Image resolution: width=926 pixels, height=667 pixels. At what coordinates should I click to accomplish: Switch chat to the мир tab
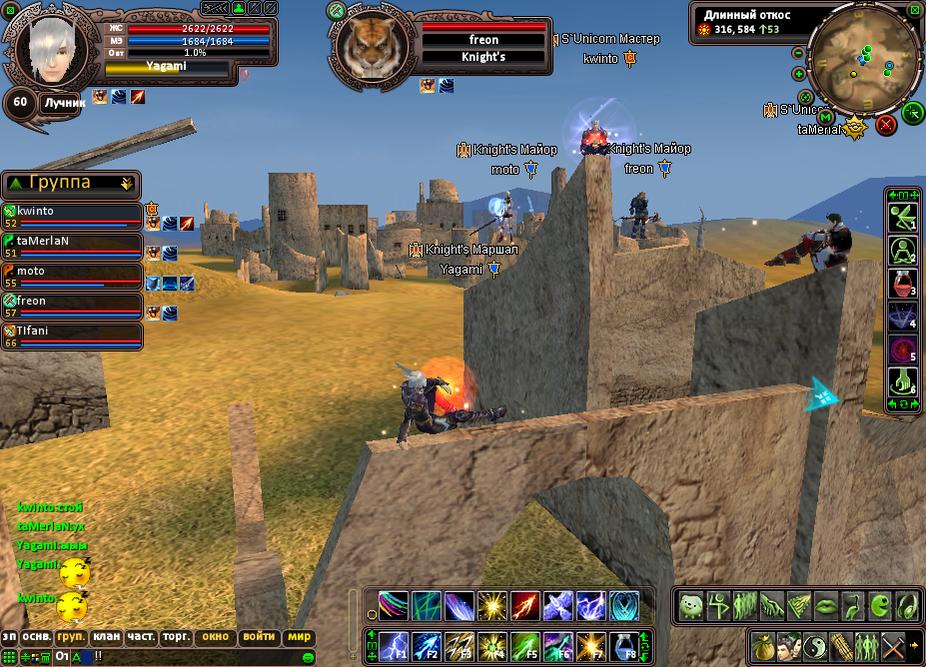pos(299,637)
